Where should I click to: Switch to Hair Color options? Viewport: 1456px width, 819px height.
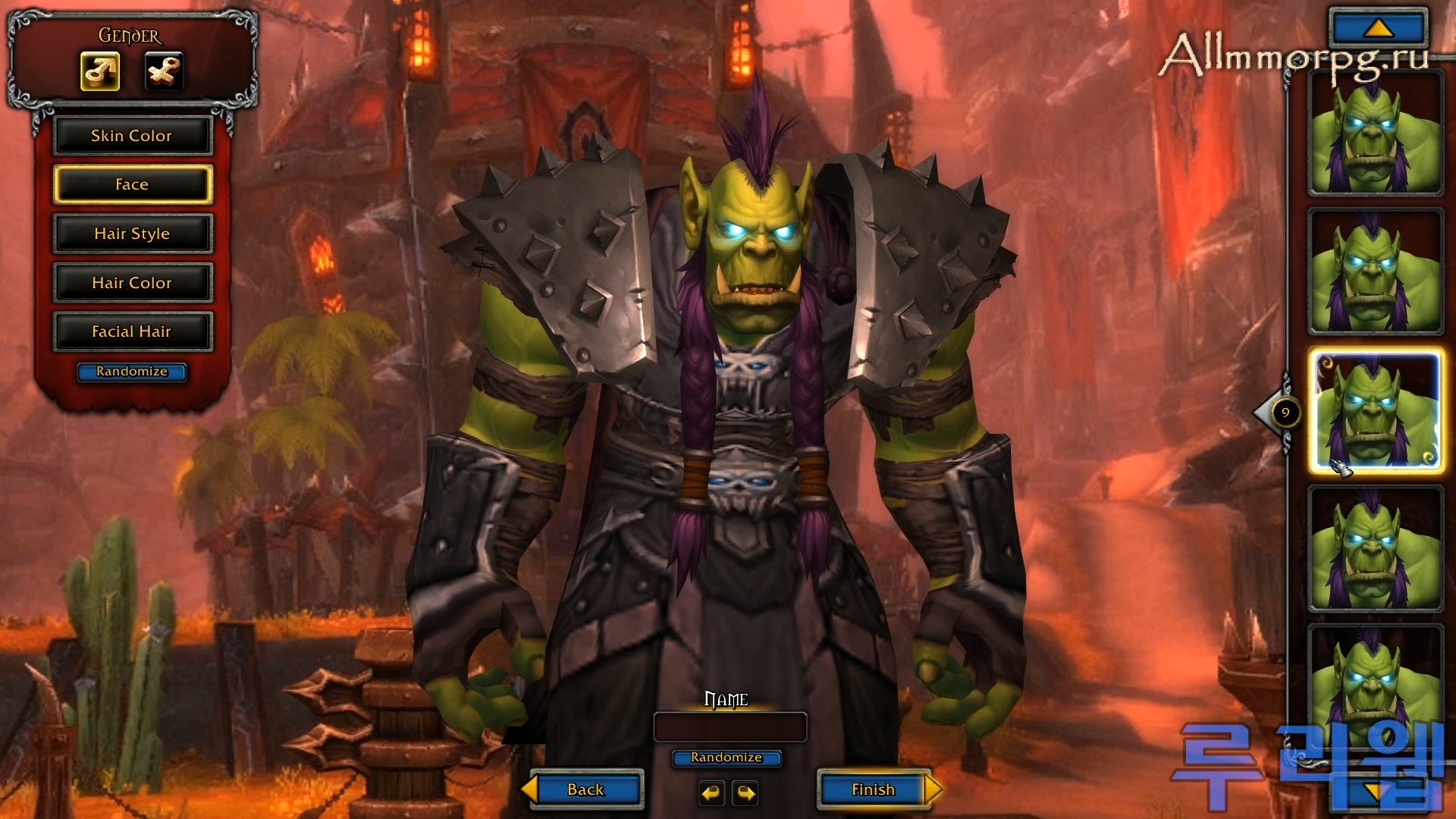pos(132,283)
